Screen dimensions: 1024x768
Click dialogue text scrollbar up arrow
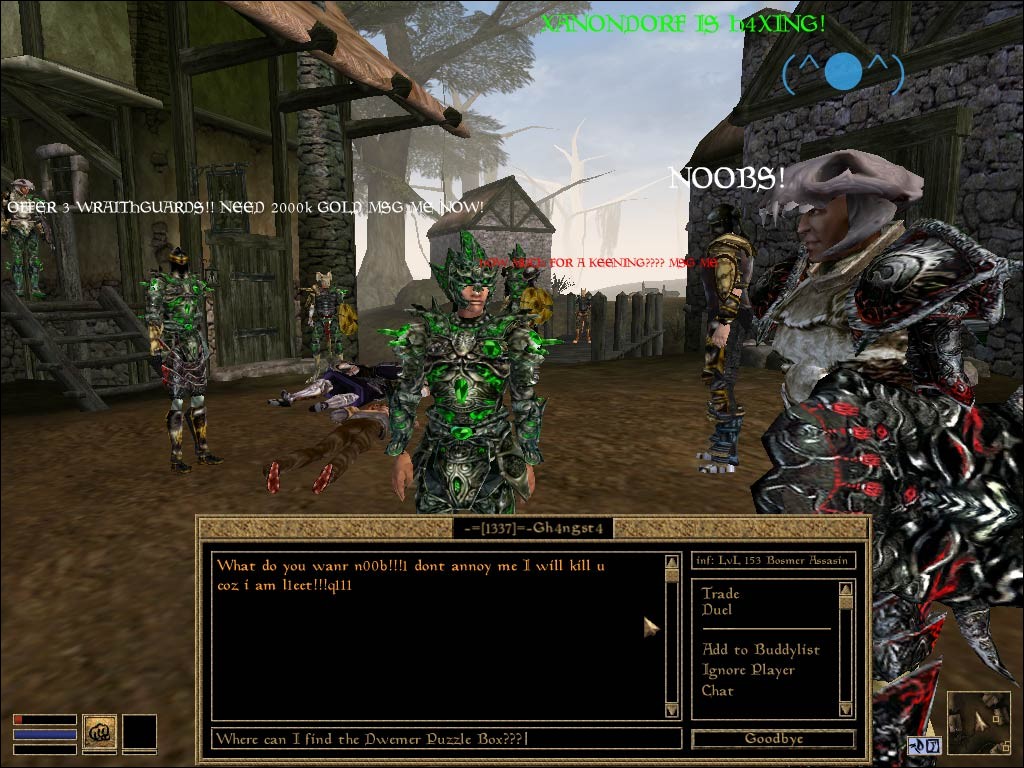click(x=672, y=562)
